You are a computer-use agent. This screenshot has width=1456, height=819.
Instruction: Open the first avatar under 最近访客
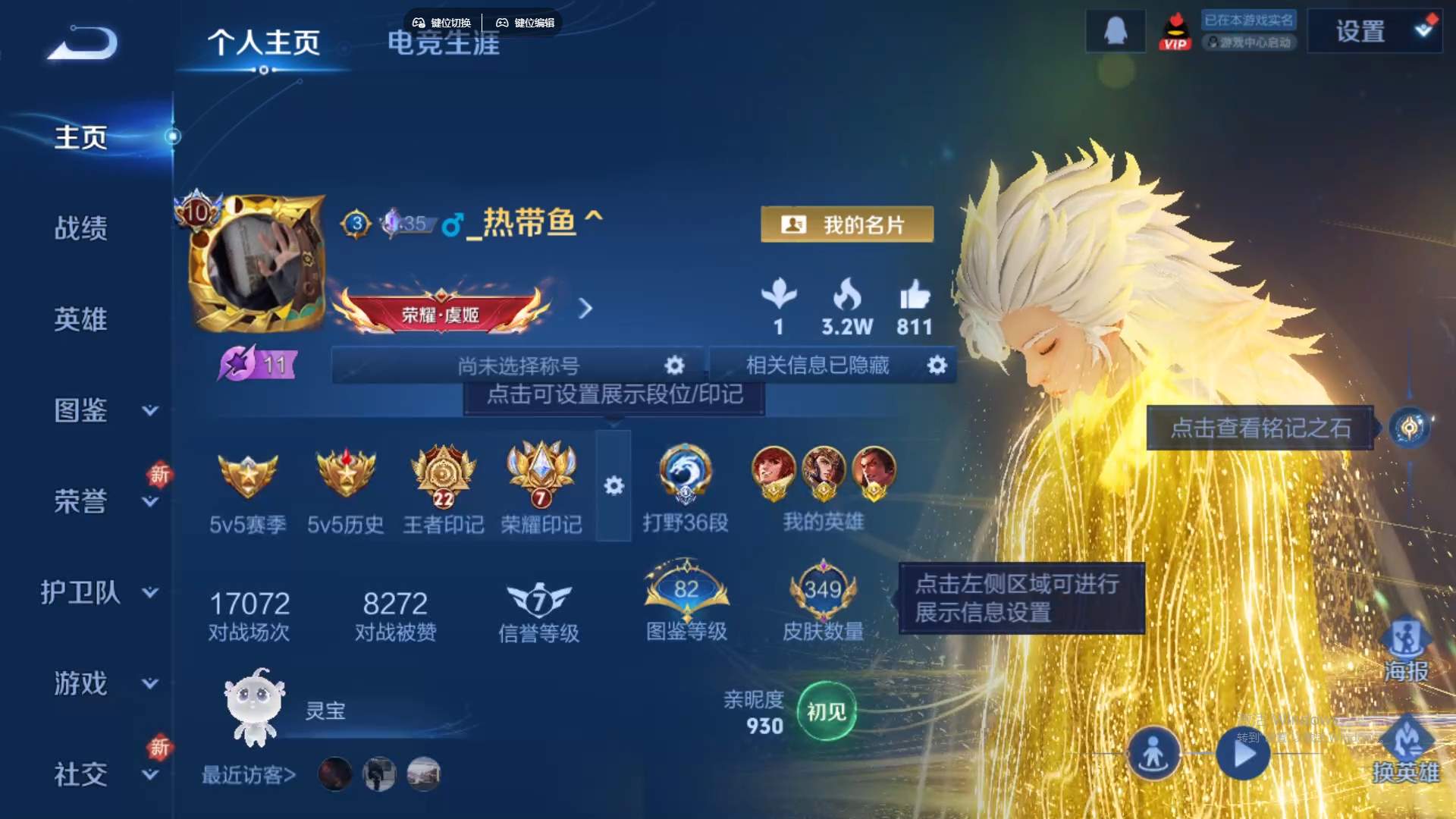336,774
